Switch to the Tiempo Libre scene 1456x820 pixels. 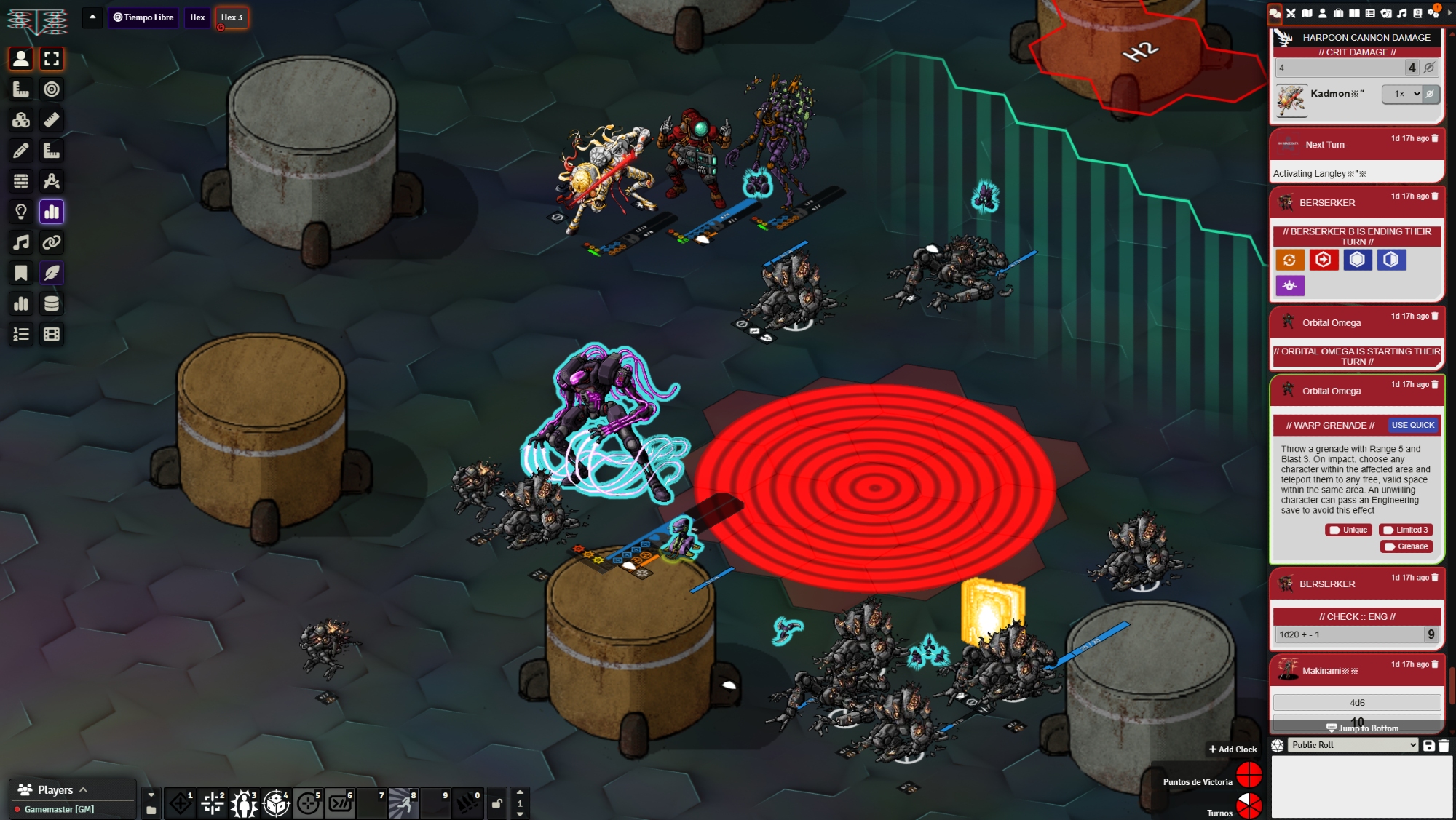[143, 17]
